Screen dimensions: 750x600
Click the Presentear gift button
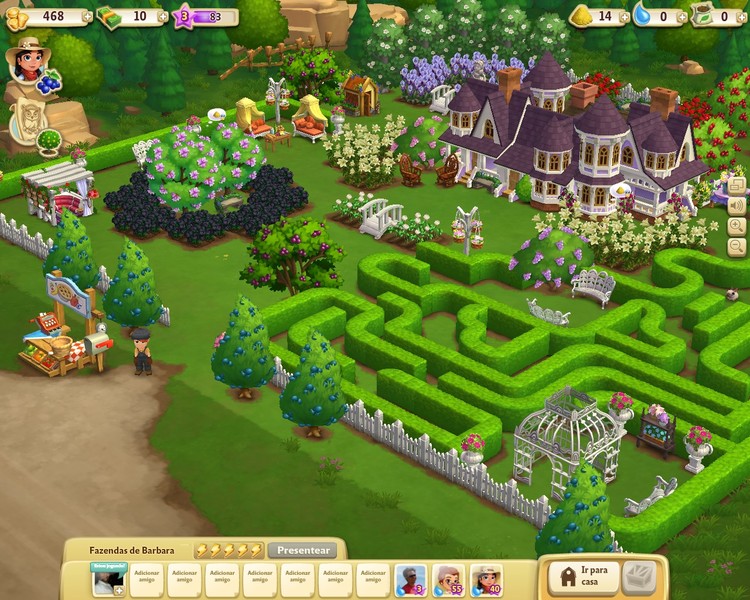click(303, 550)
